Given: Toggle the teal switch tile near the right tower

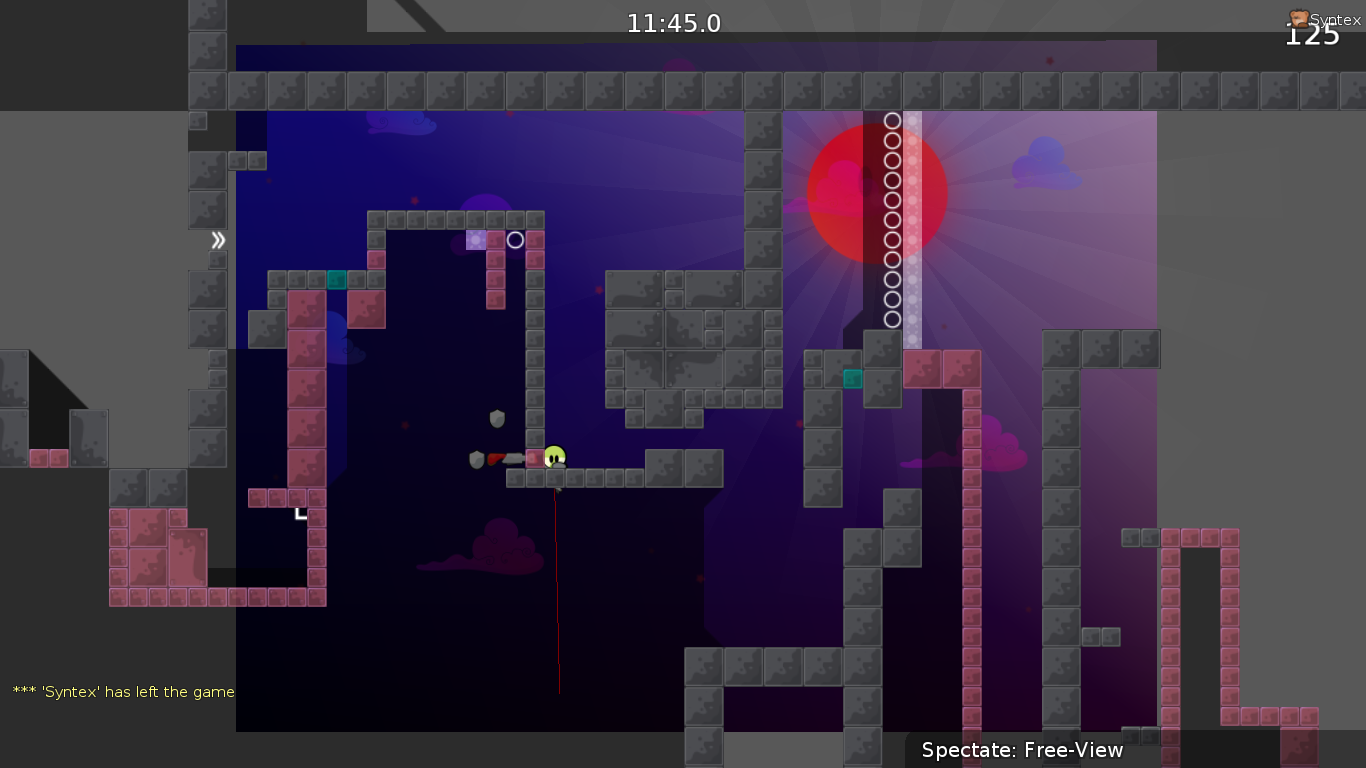Looking at the screenshot, I should point(852,379).
